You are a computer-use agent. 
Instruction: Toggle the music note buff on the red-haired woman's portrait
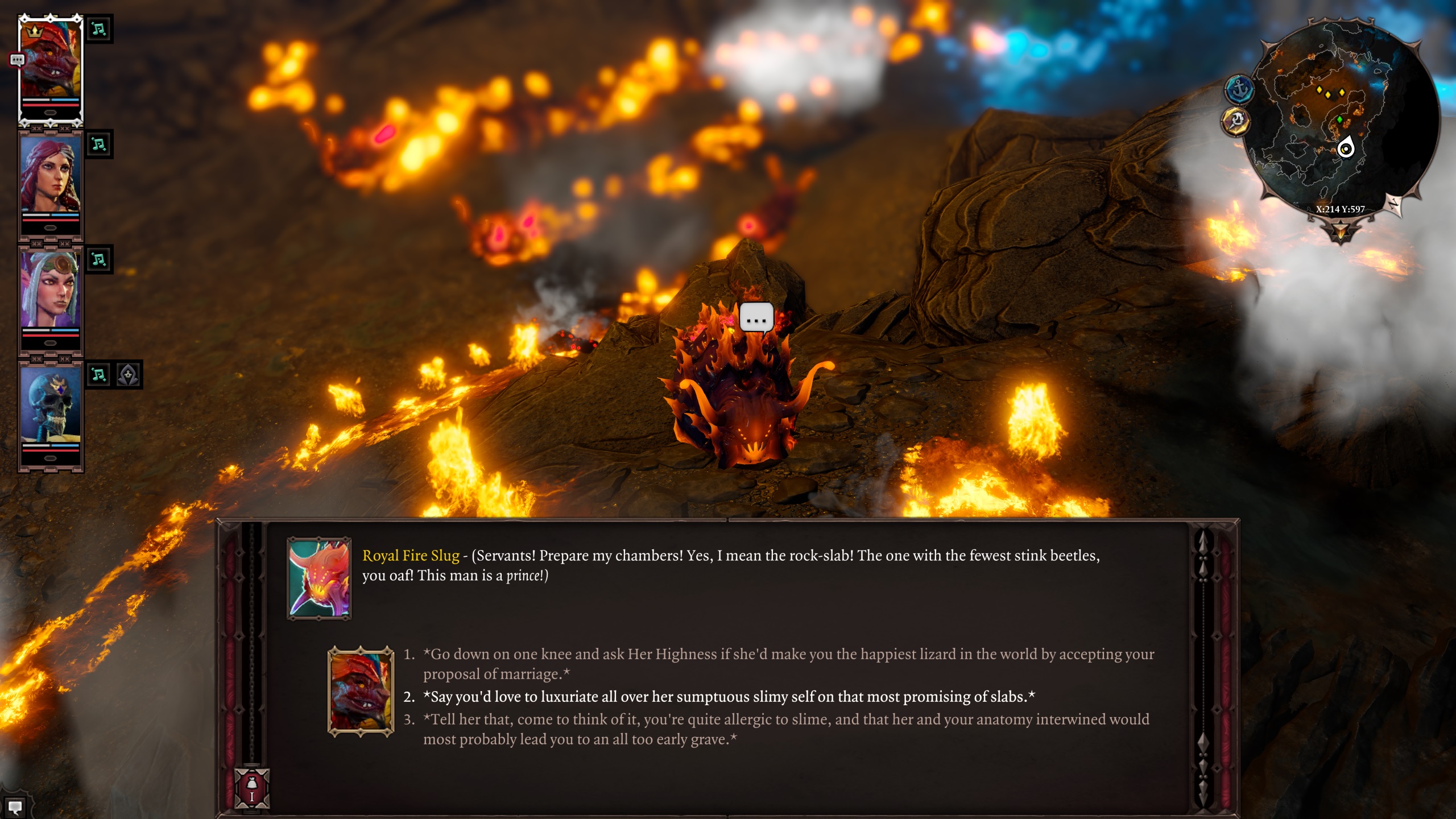pyautogui.click(x=99, y=144)
